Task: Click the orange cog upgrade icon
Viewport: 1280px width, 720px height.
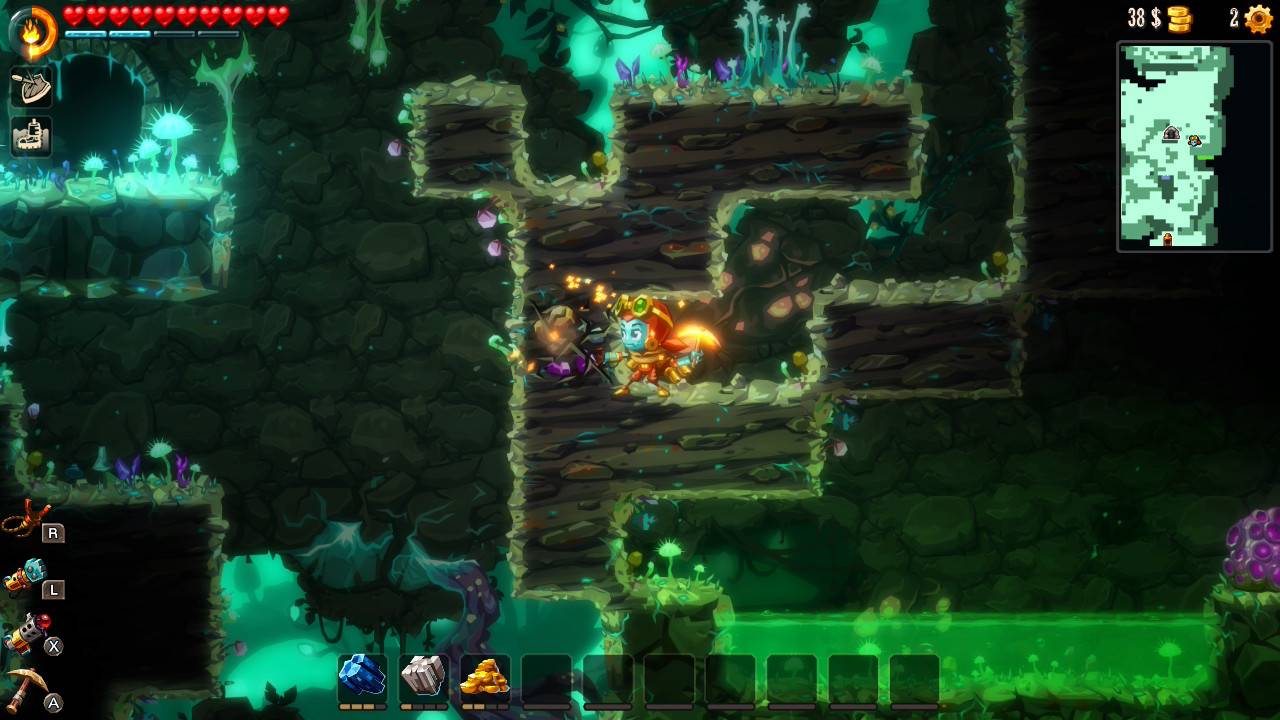Action: (1257, 19)
